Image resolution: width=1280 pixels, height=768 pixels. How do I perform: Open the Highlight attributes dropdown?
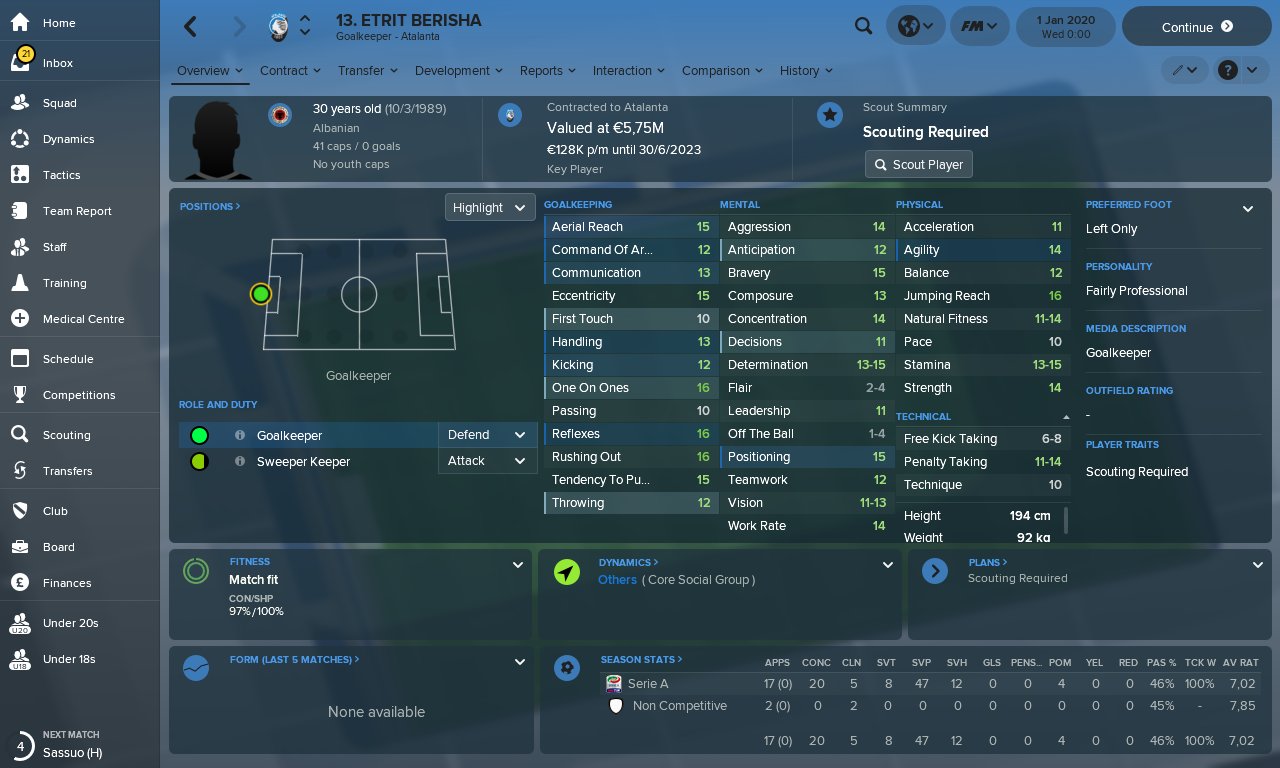click(x=489, y=208)
